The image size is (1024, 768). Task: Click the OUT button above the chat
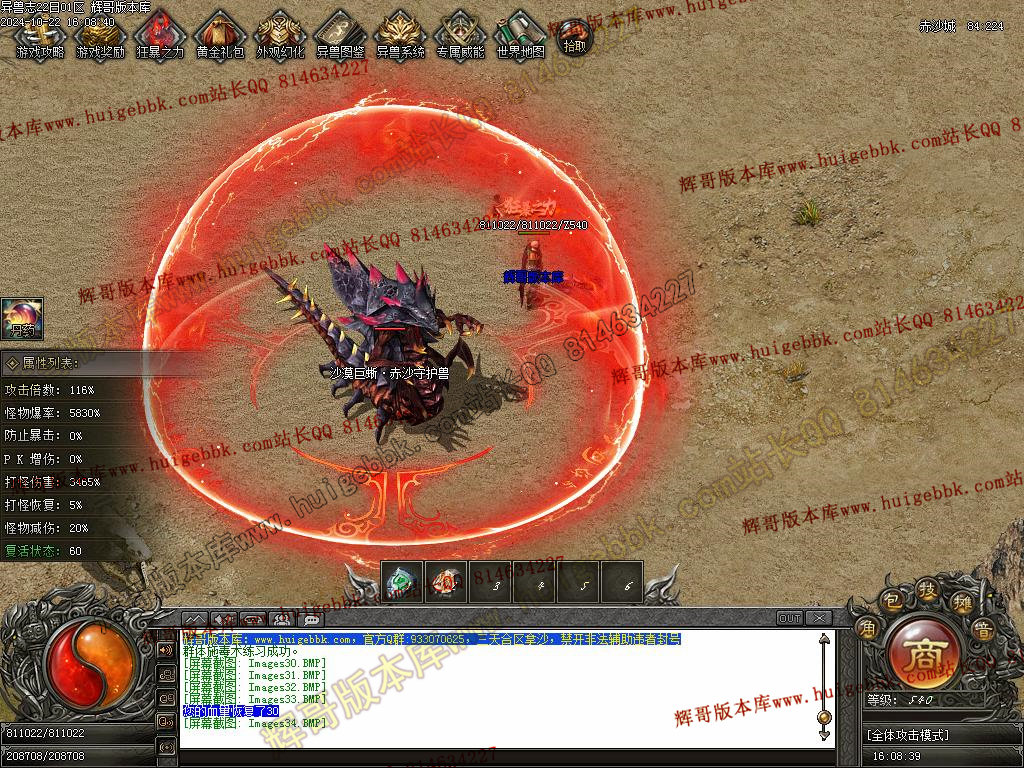(790, 618)
